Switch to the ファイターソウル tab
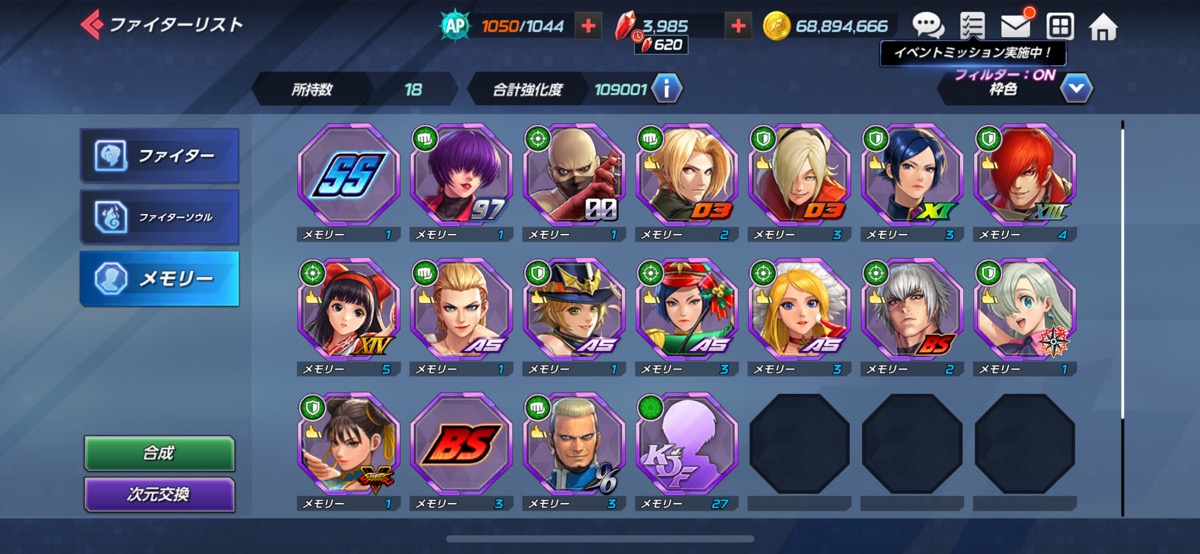The width and height of the screenshot is (1200, 554). tap(160, 216)
